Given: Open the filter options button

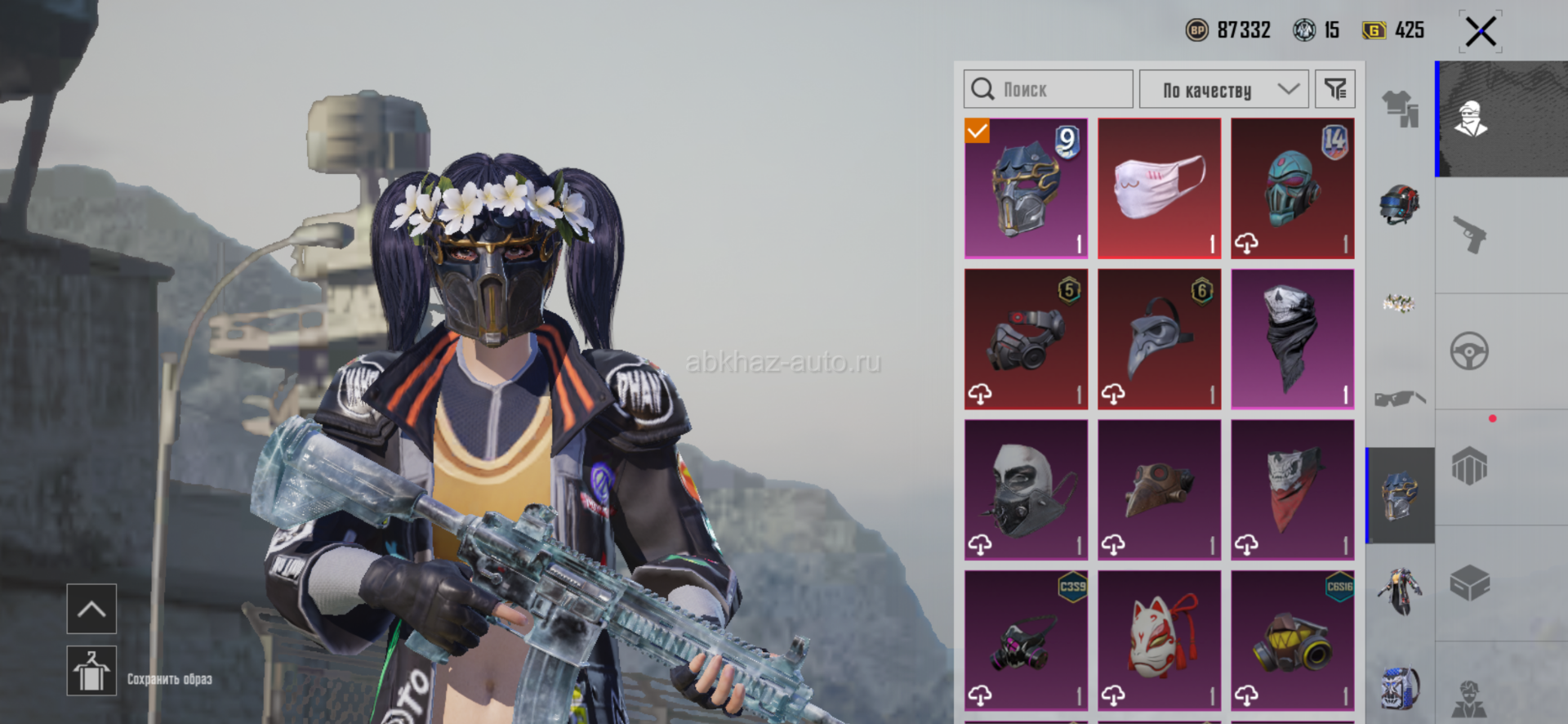Looking at the screenshot, I should 1335,89.
